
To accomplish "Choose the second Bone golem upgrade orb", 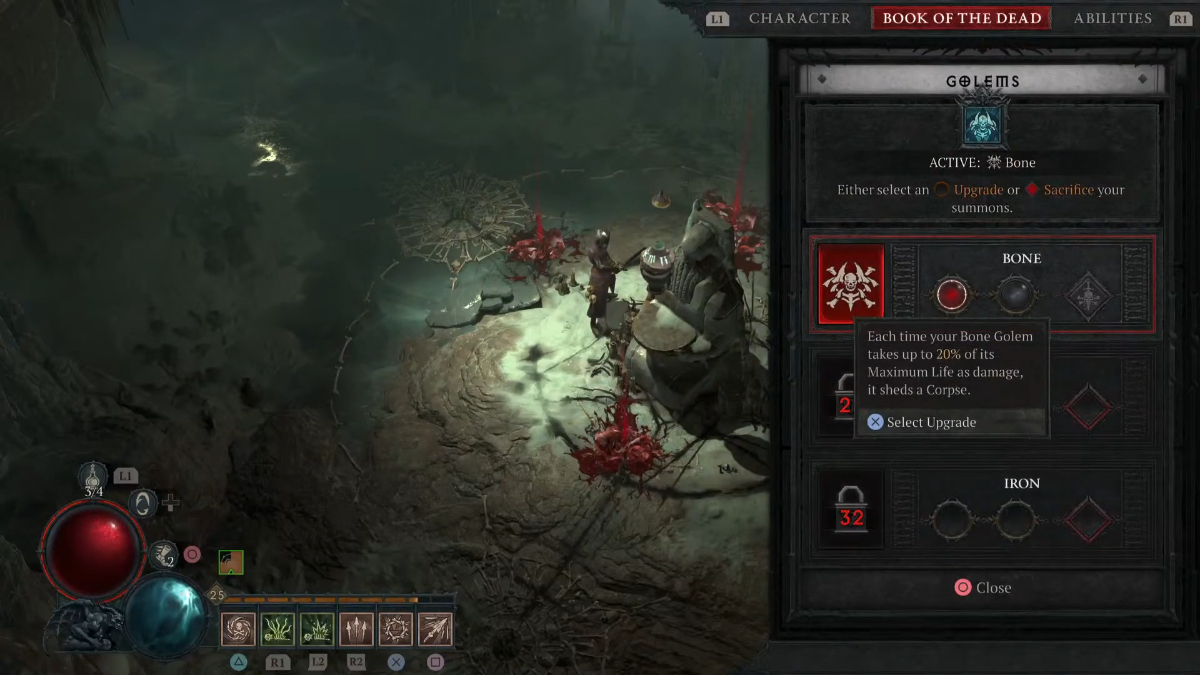I will coord(1016,295).
